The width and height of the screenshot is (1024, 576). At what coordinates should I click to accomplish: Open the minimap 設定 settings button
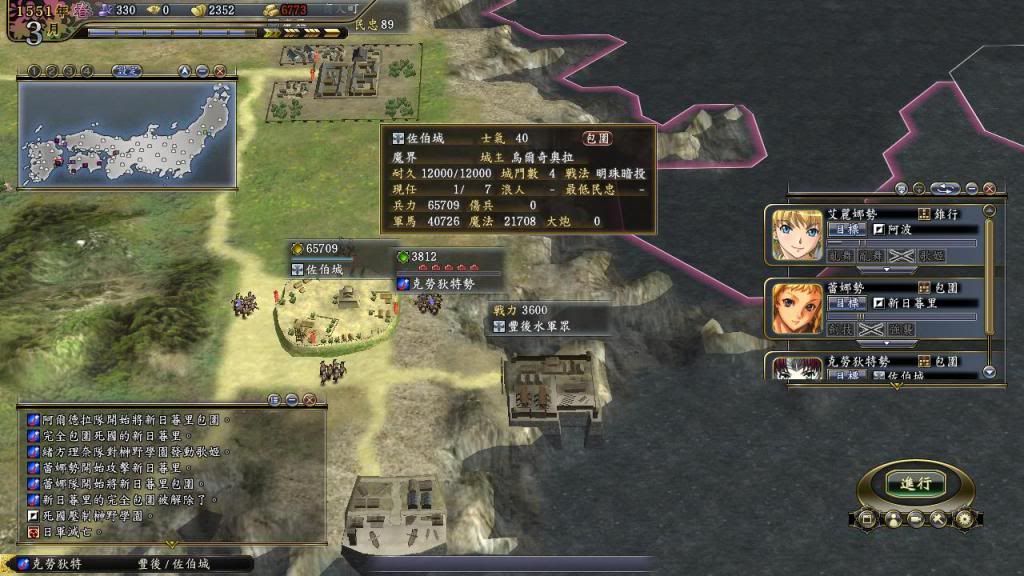pos(125,71)
